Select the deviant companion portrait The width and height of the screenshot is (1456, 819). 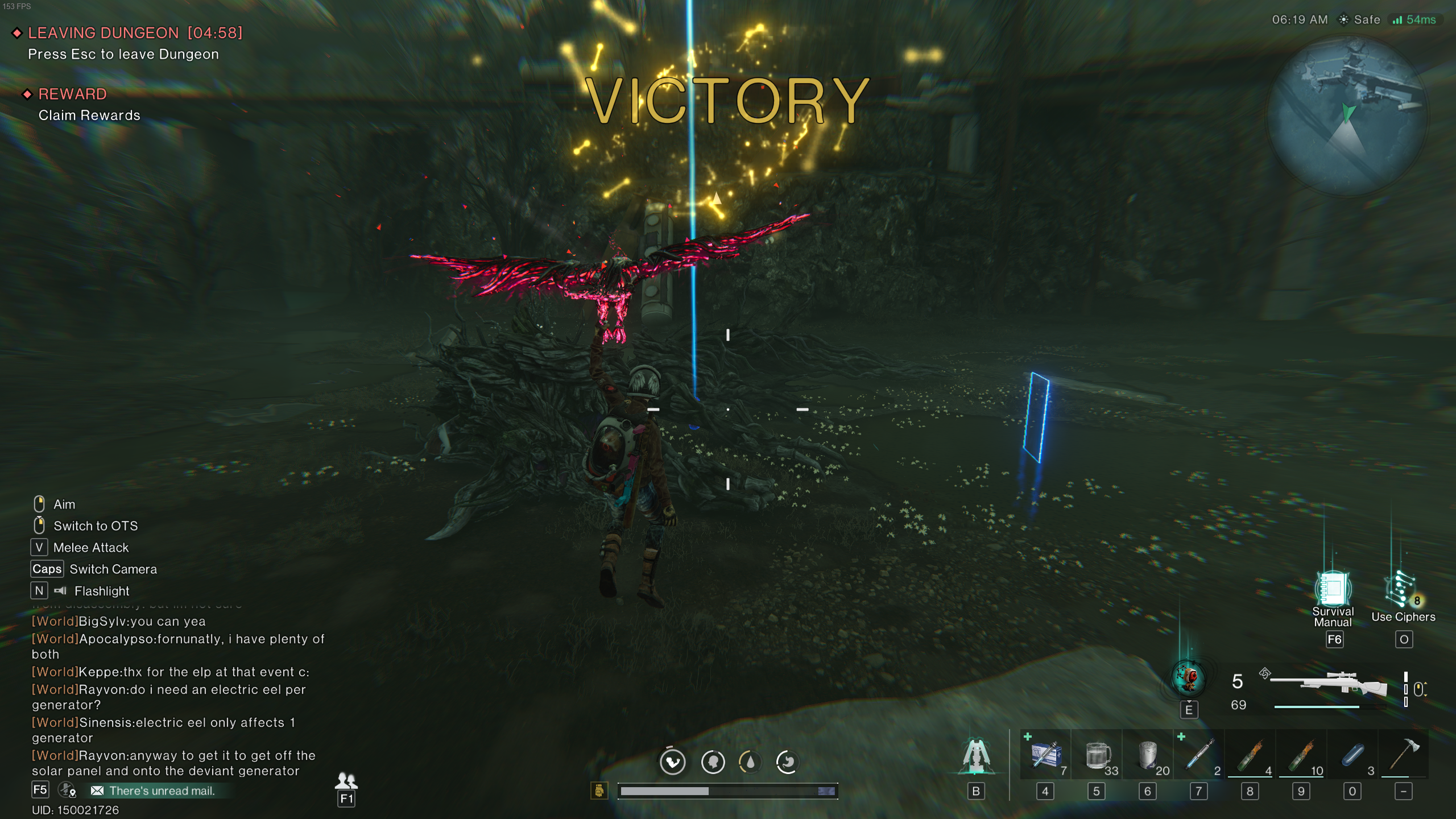(1188, 679)
